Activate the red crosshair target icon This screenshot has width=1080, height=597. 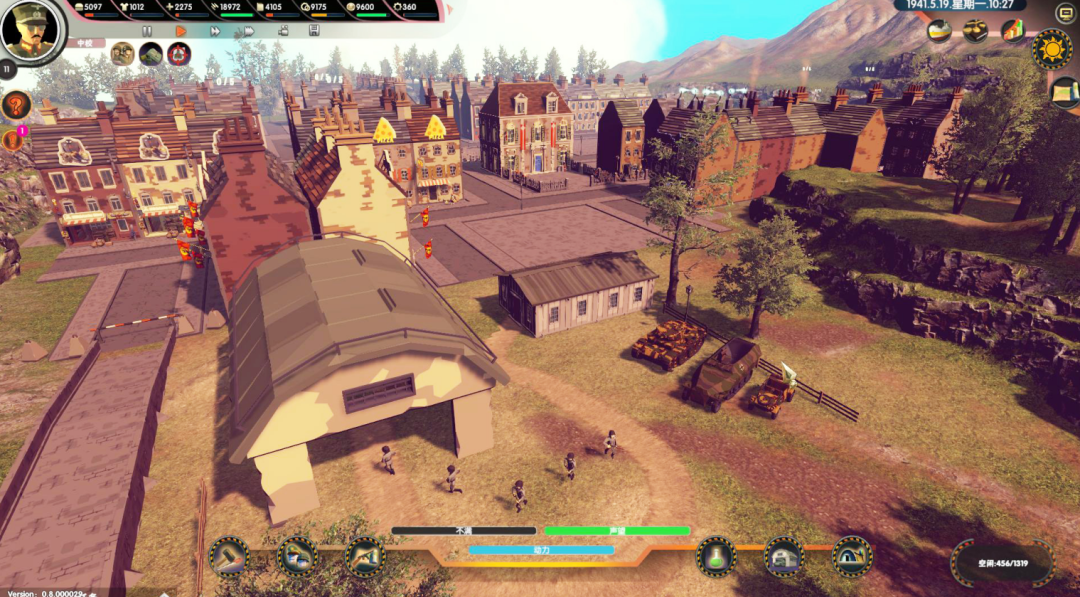point(179,54)
